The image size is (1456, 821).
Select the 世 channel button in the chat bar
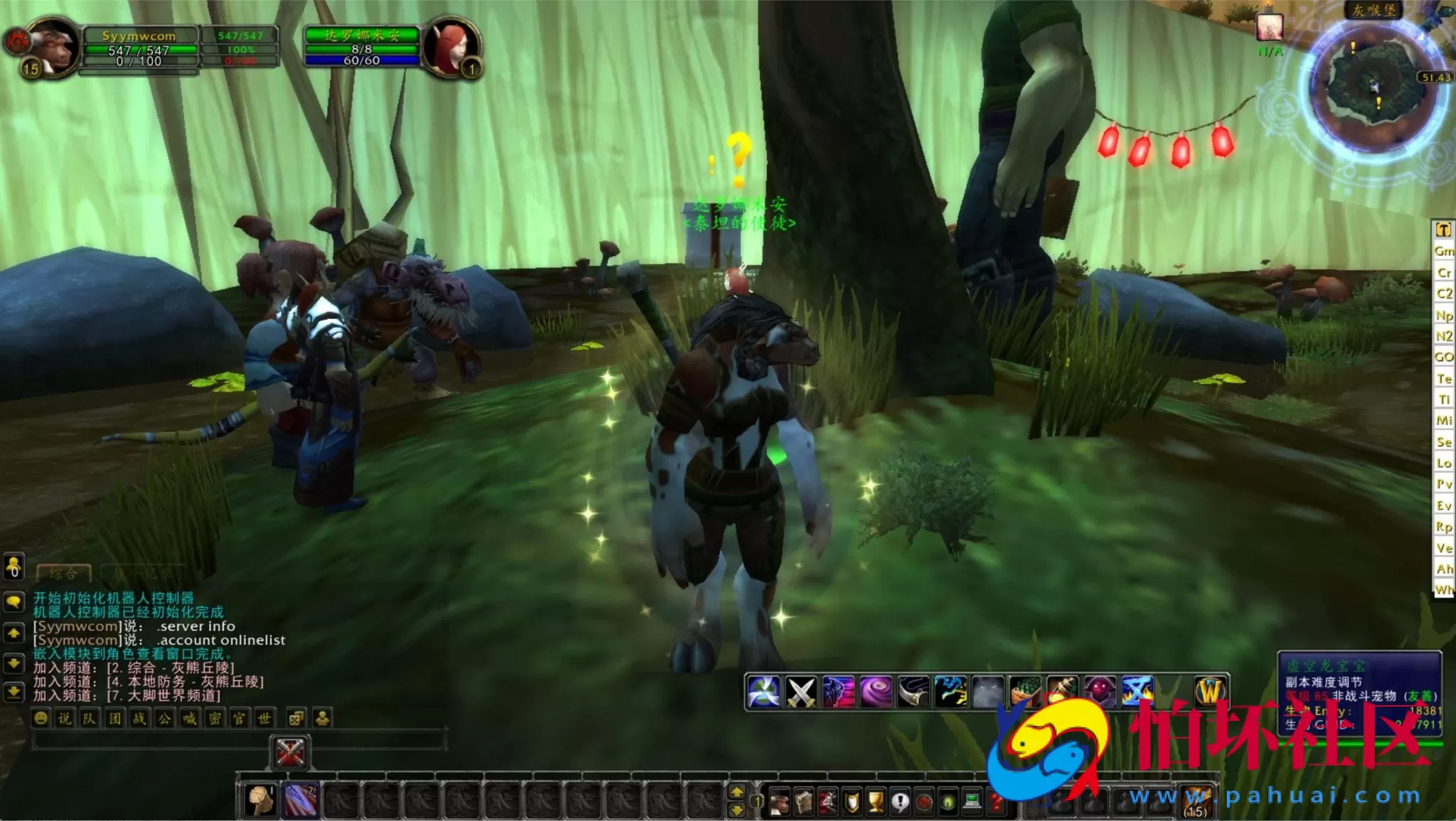click(x=263, y=718)
